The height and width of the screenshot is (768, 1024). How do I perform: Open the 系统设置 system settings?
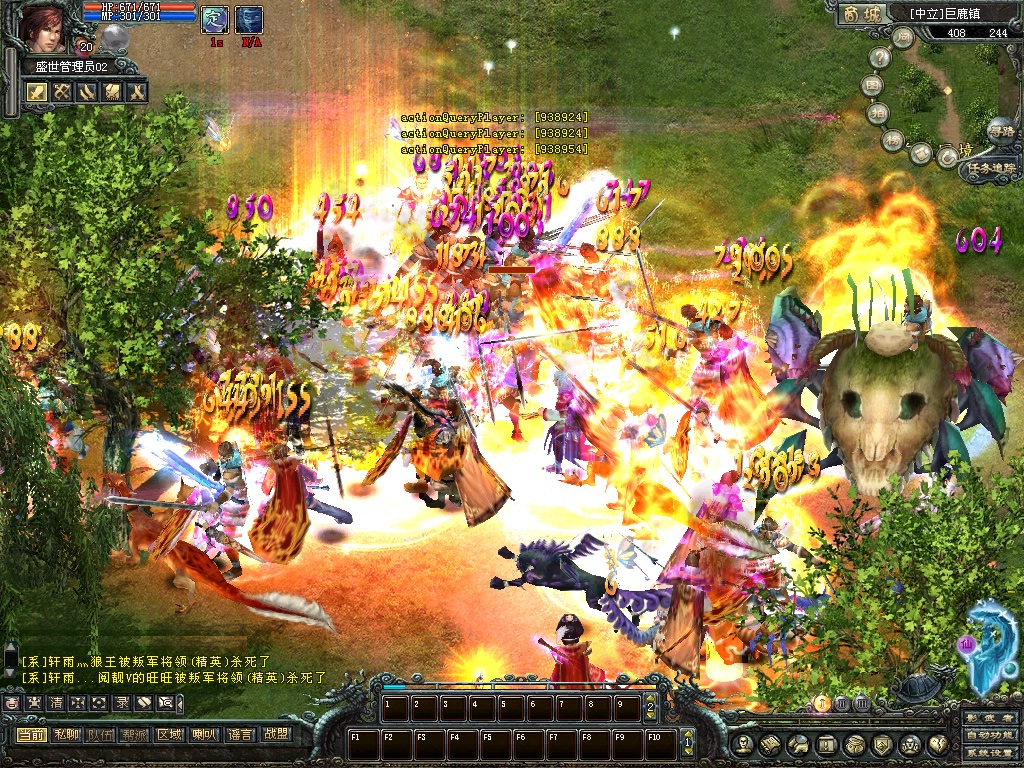(x=988, y=751)
